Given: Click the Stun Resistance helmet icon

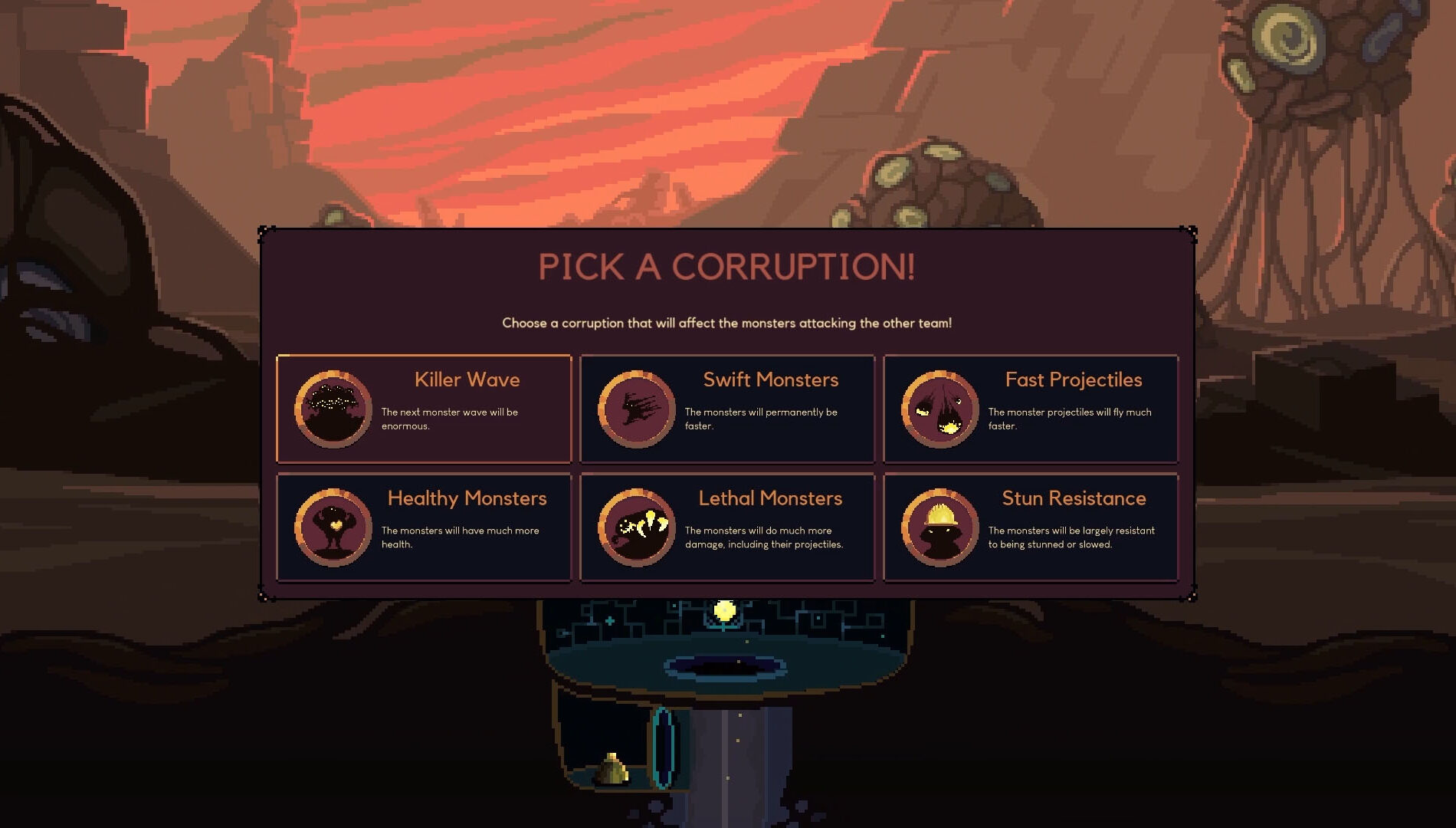Looking at the screenshot, I should coord(940,527).
